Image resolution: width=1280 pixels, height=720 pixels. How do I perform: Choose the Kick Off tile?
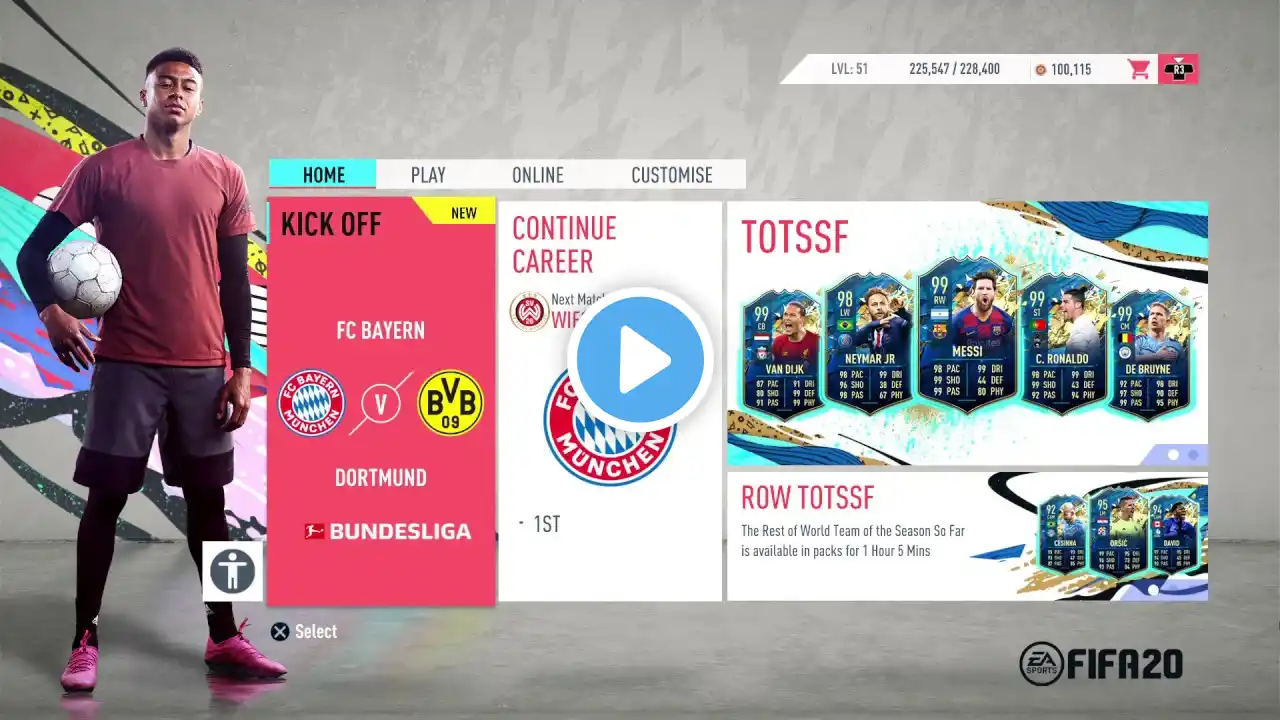[x=381, y=402]
